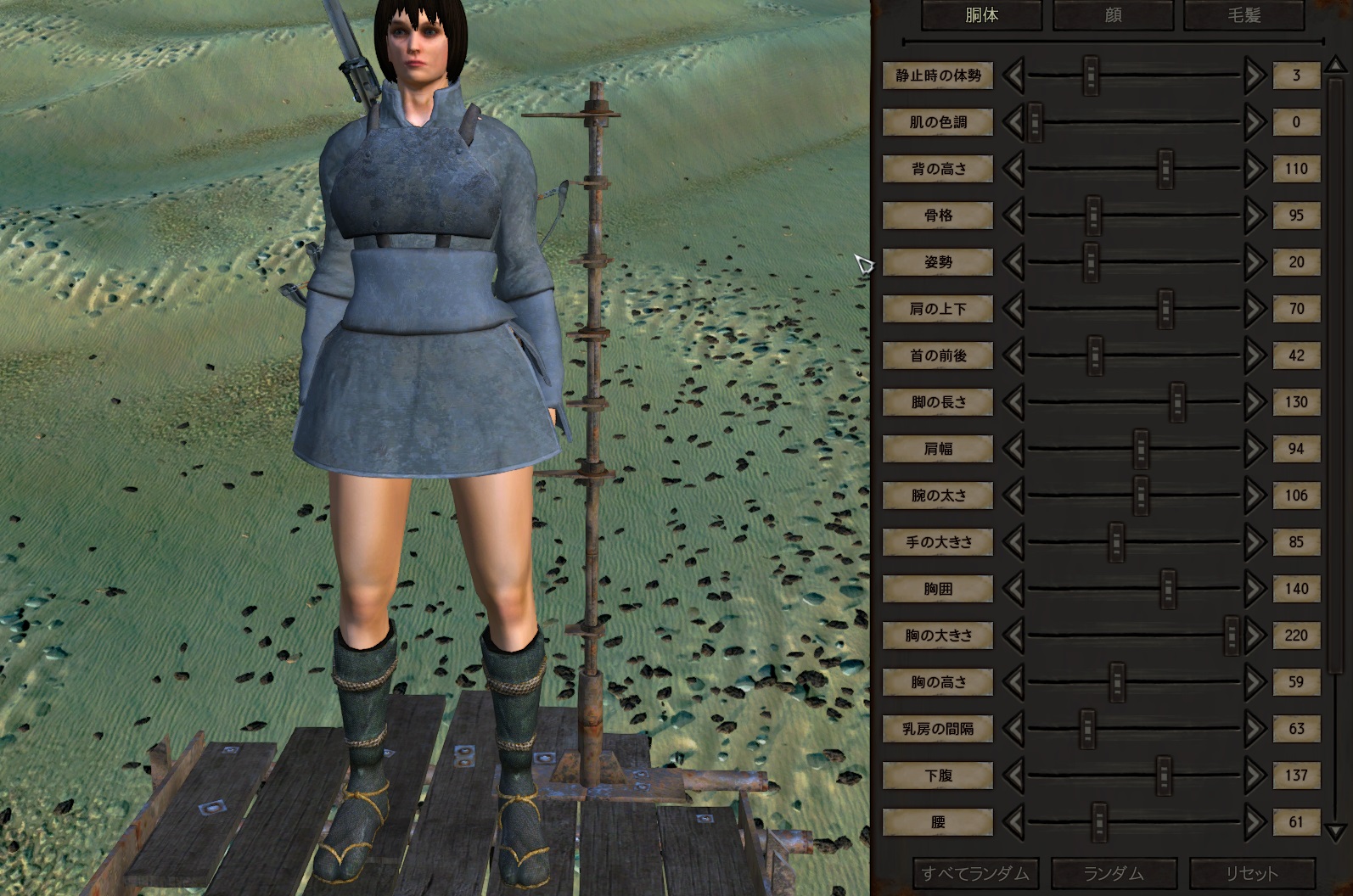Image resolution: width=1353 pixels, height=896 pixels.
Task: Click the ランダム button
Action: click(1114, 871)
